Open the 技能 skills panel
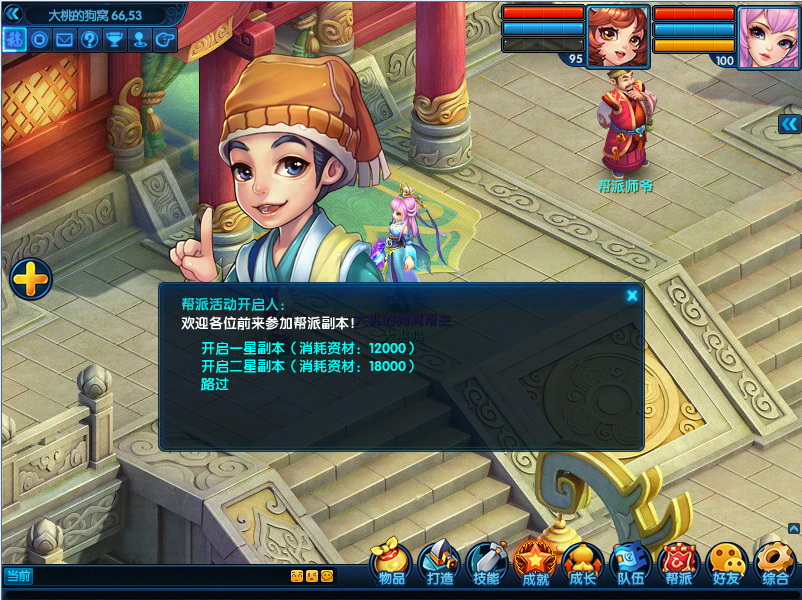The width and height of the screenshot is (802, 600). [487, 564]
